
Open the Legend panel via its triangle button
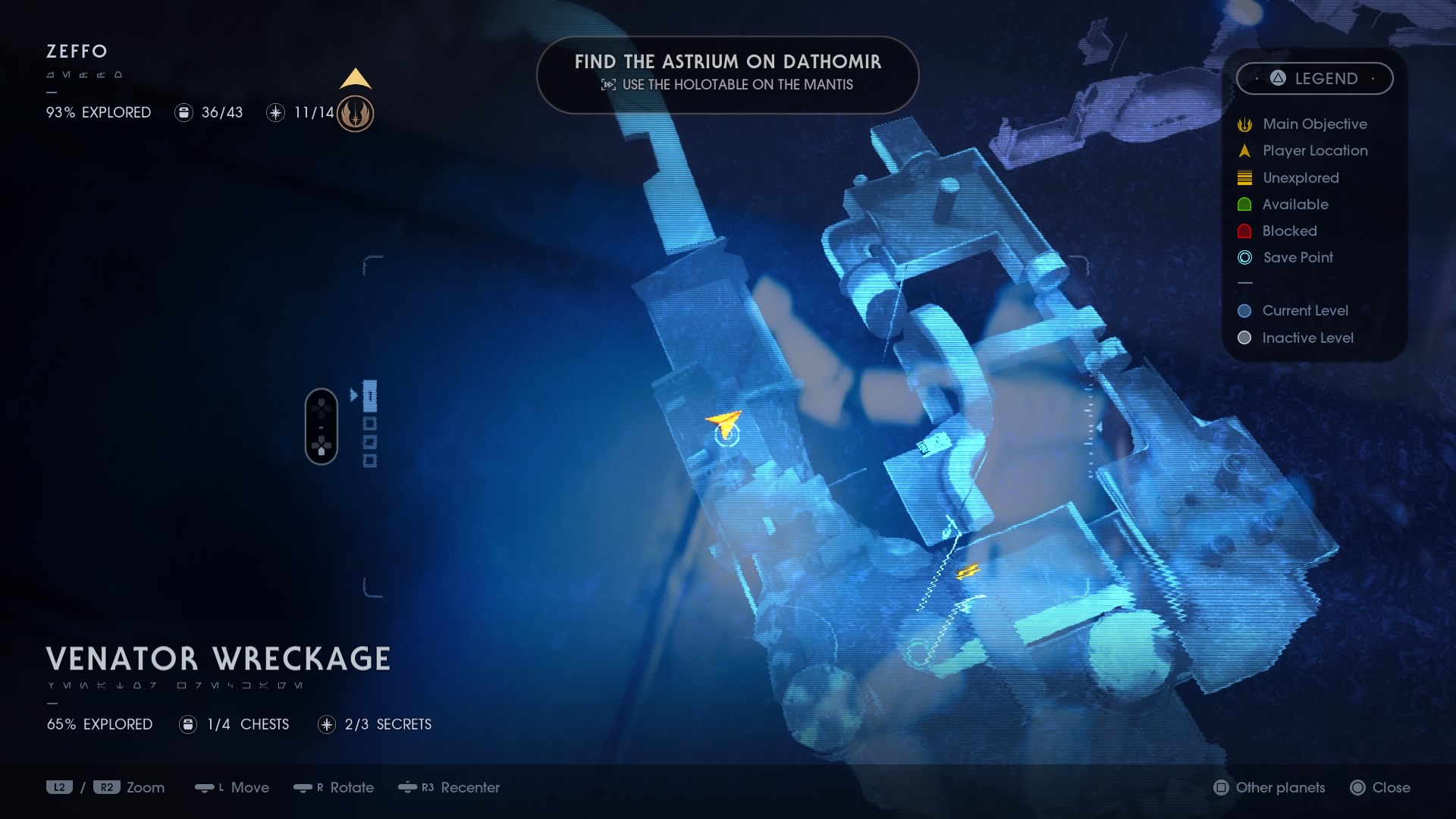(x=1276, y=78)
